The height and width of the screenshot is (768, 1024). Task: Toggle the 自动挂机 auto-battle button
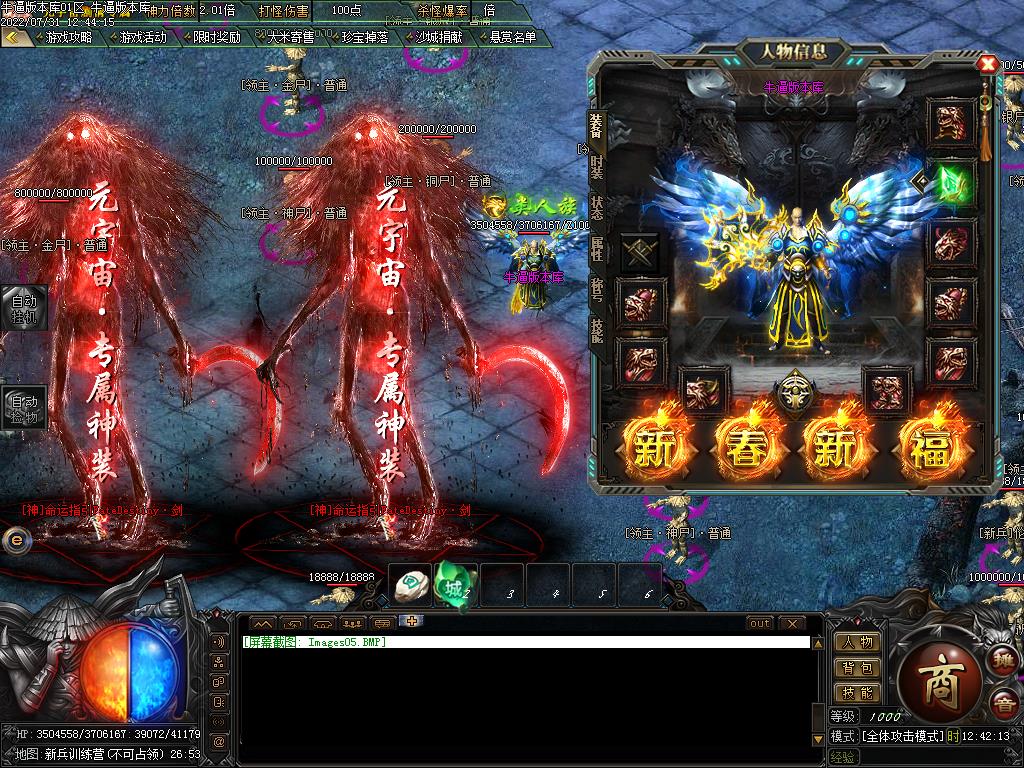click(22, 308)
